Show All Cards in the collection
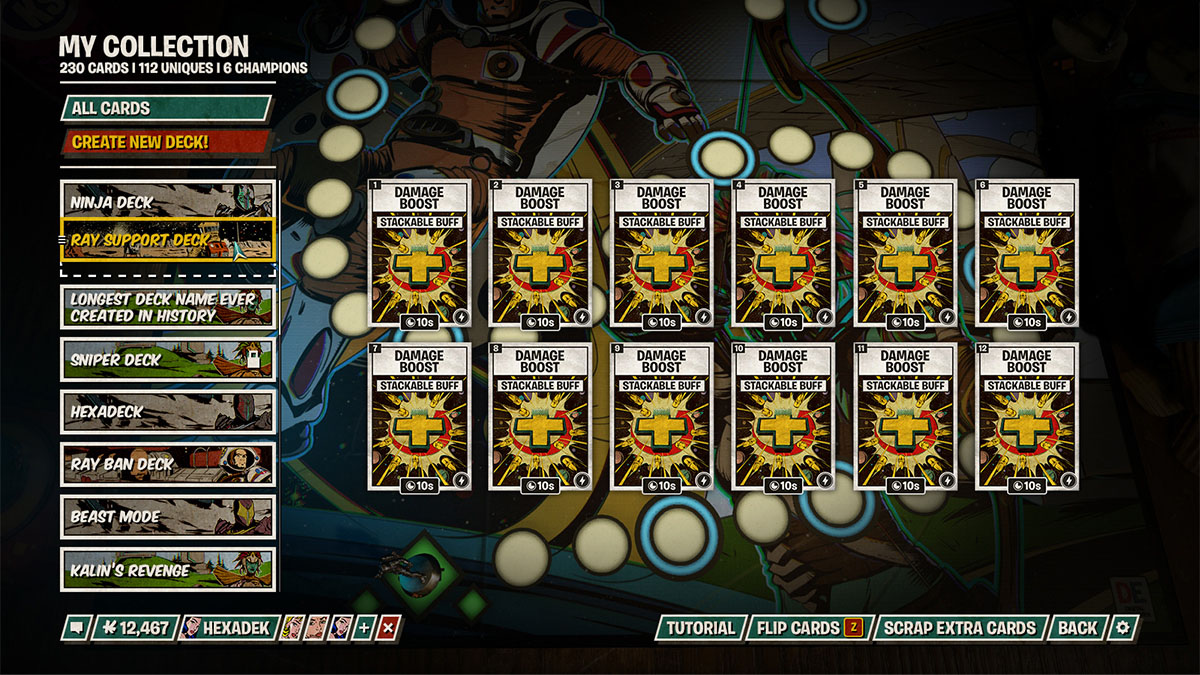1200x675 pixels. point(166,108)
